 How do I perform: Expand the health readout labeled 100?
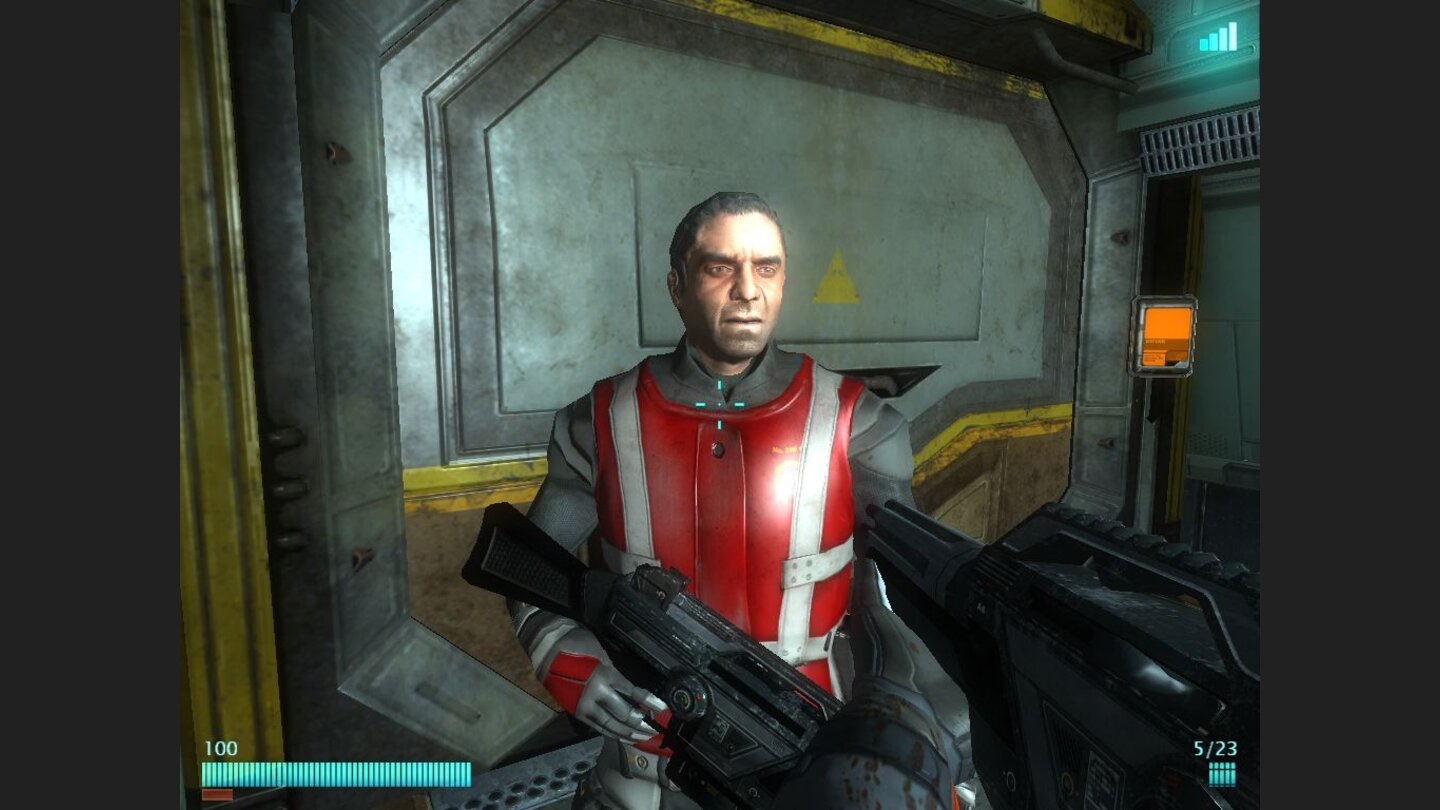[219, 746]
